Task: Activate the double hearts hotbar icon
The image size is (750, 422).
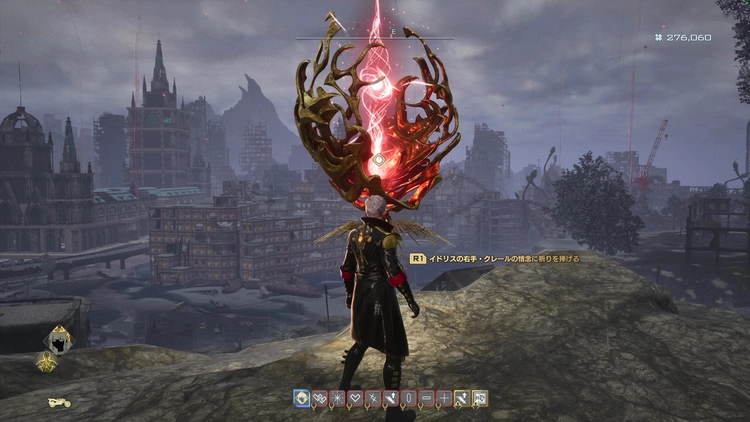Action: pos(319,398)
